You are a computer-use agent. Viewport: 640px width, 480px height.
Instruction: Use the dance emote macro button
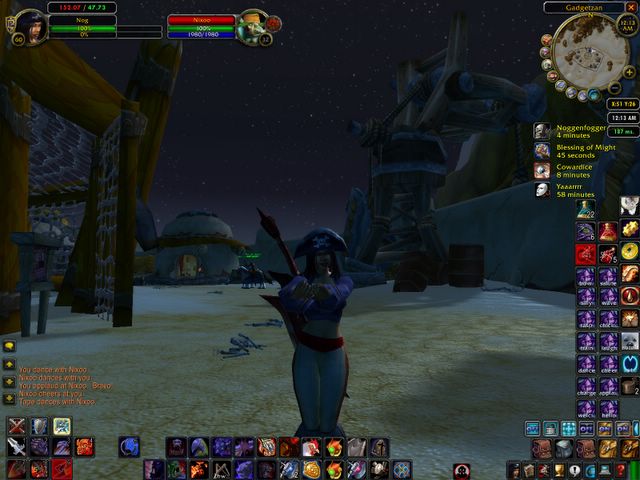point(585,364)
